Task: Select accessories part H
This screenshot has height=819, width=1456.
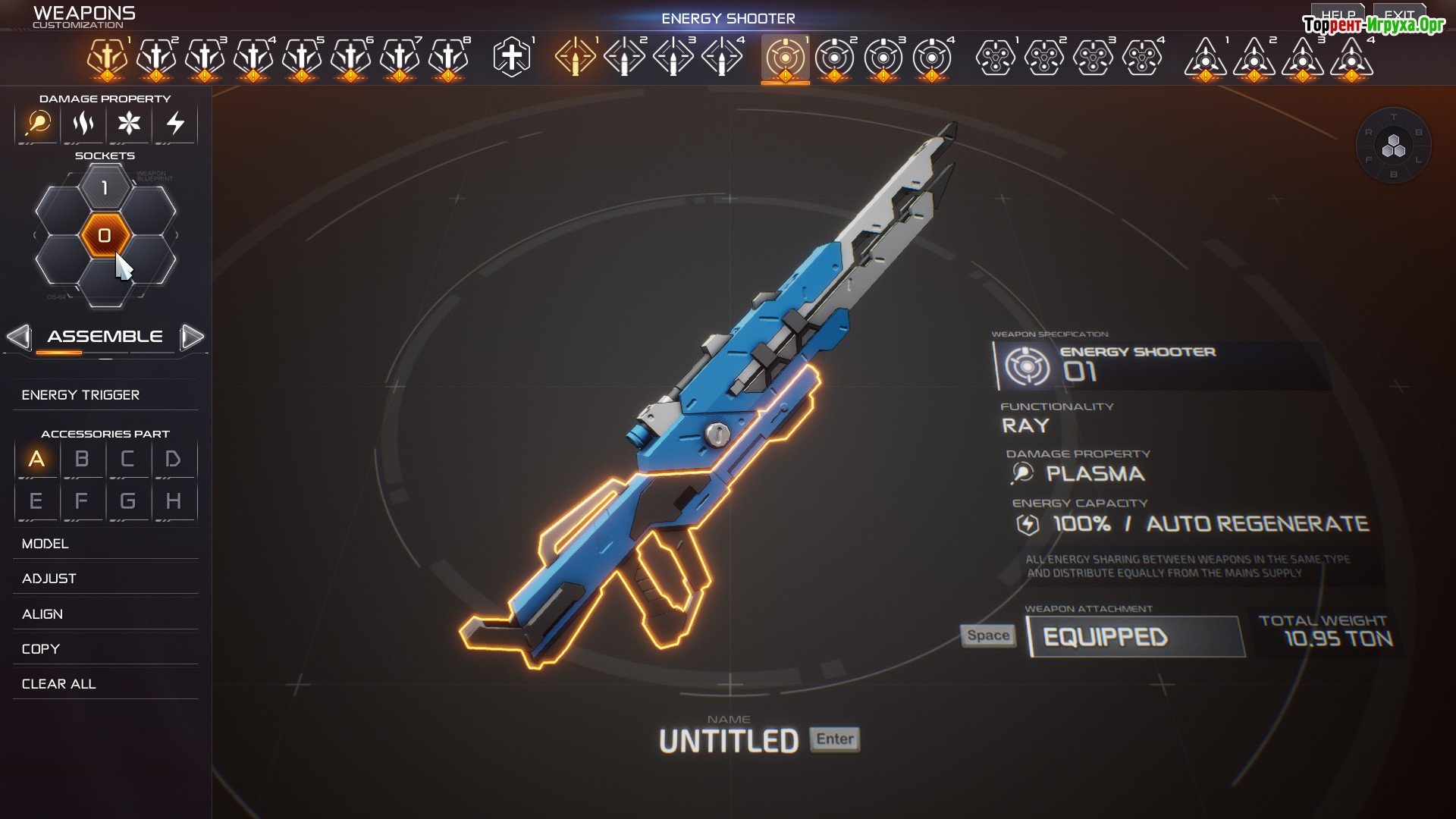Action: (174, 501)
